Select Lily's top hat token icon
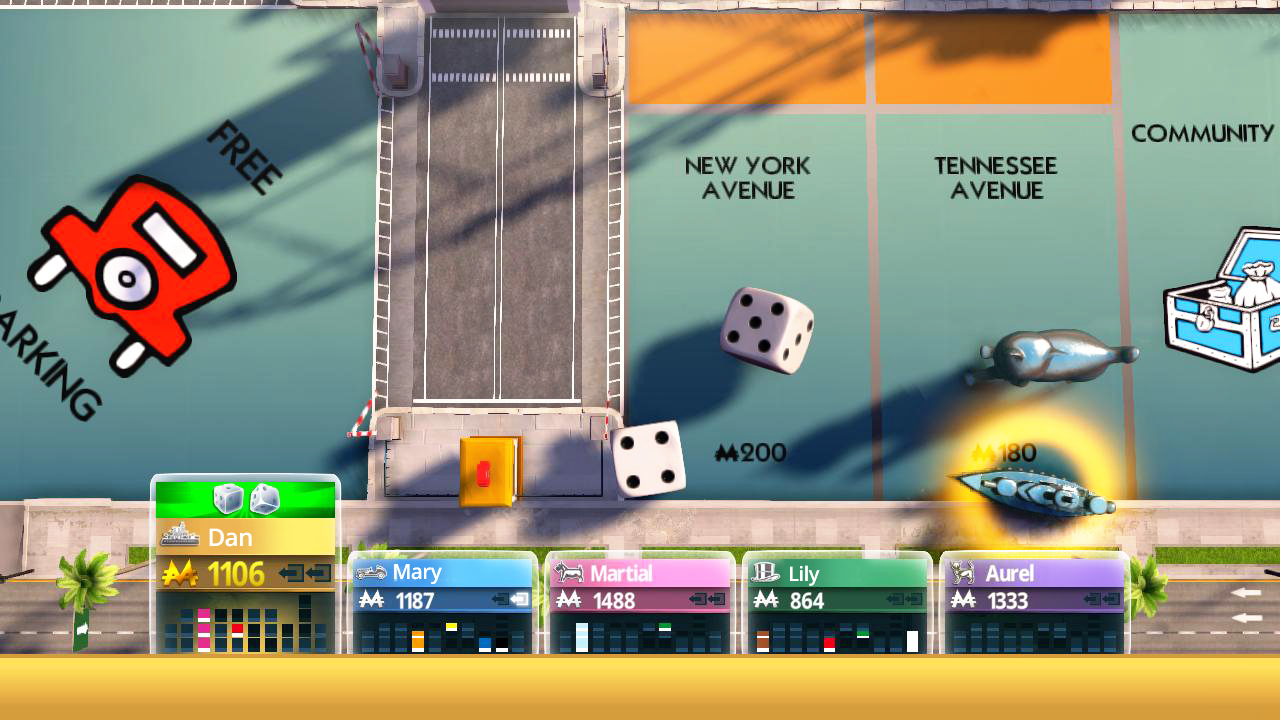Image resolution: width=1280 pixels, height=720 pixels. click(766, 571)
